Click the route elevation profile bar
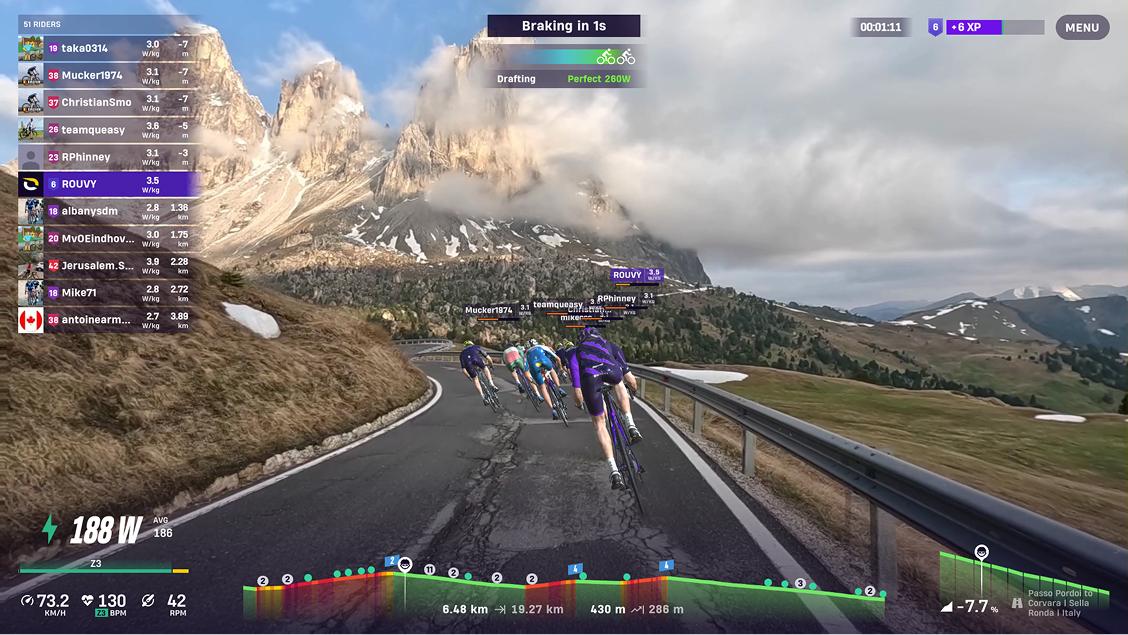Viewport: 1128px width, 635px height. (x=560, y=592)
